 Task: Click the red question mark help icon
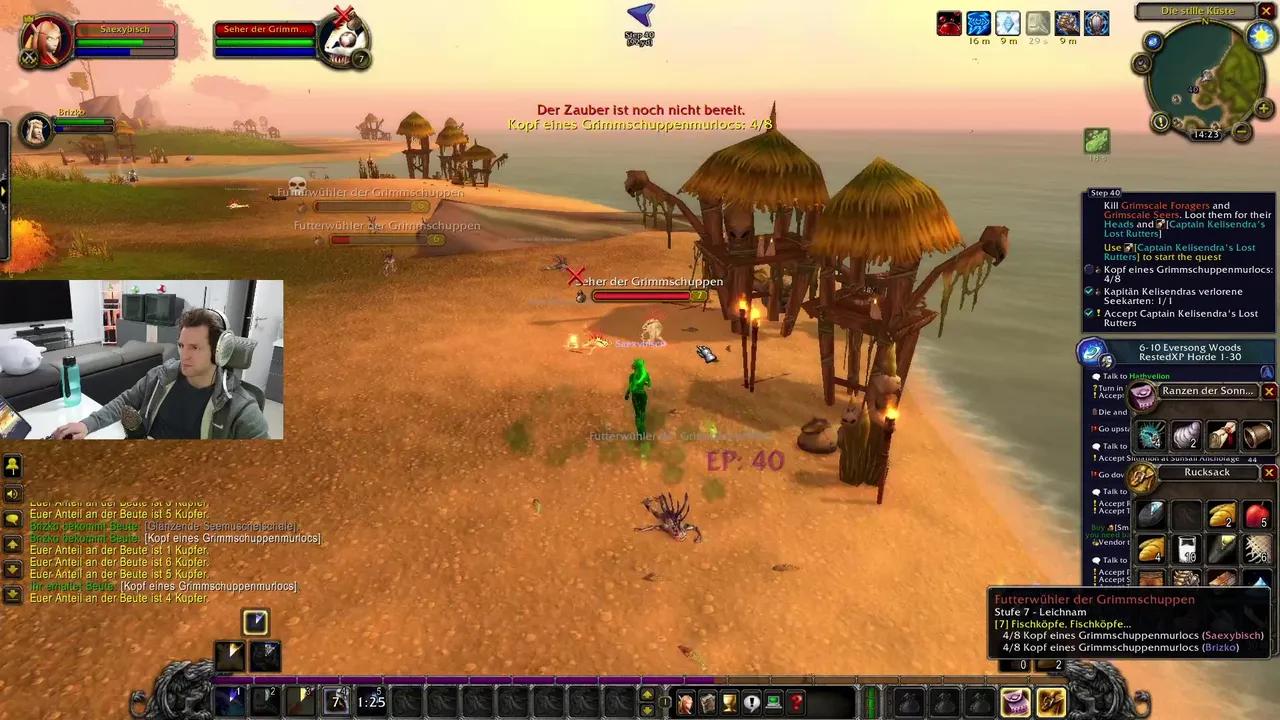(795, 702)
